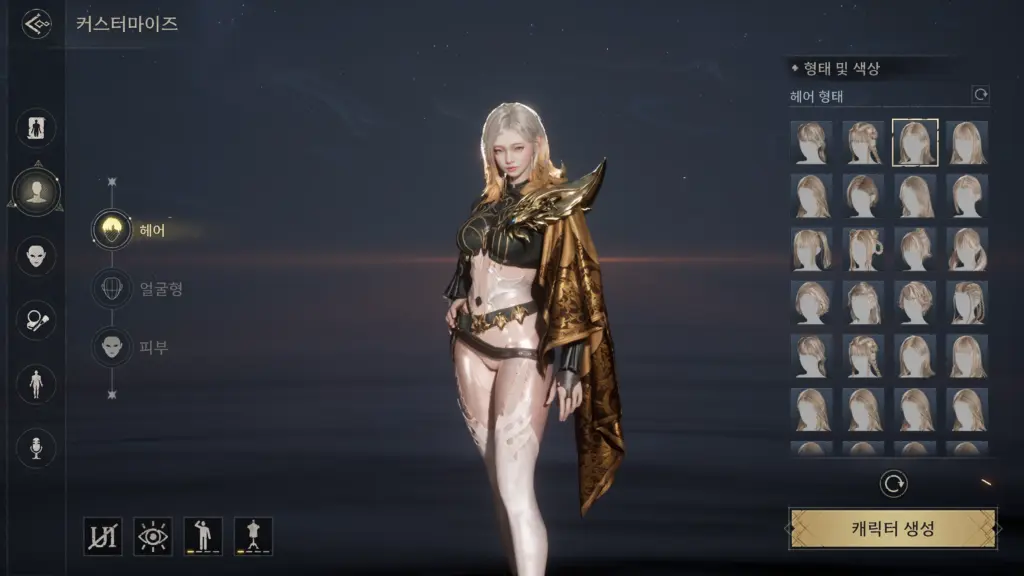
Task: Open the standing body figure category
Action: 37,383
